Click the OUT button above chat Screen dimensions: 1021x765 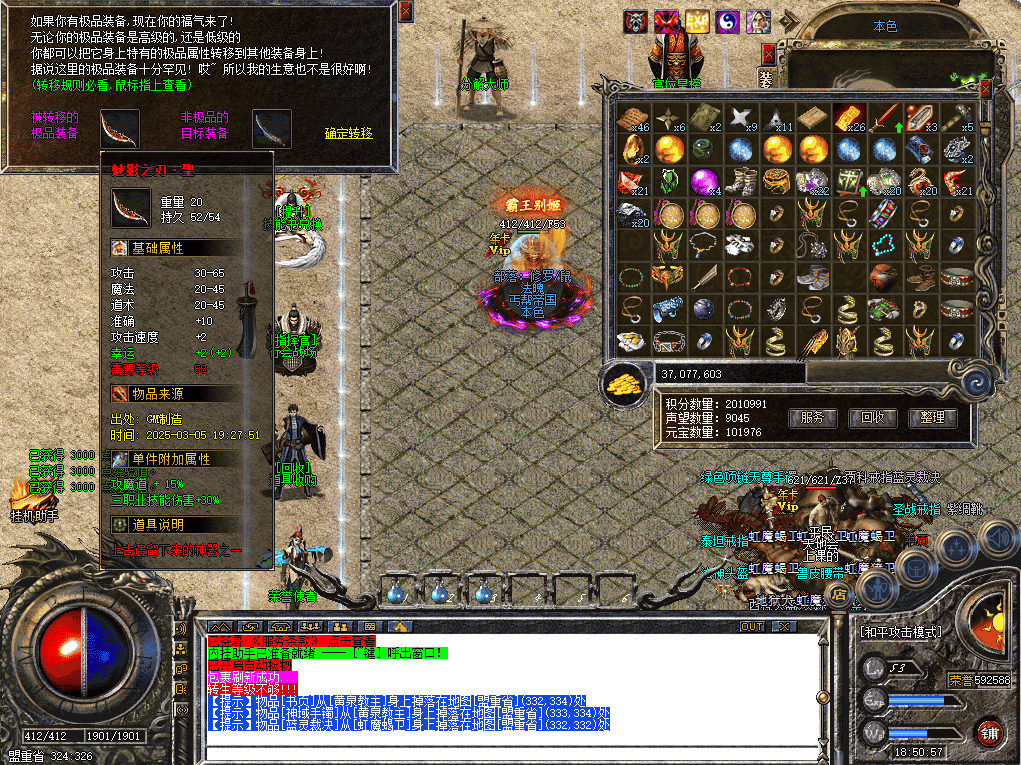click(x=751, y=627)
